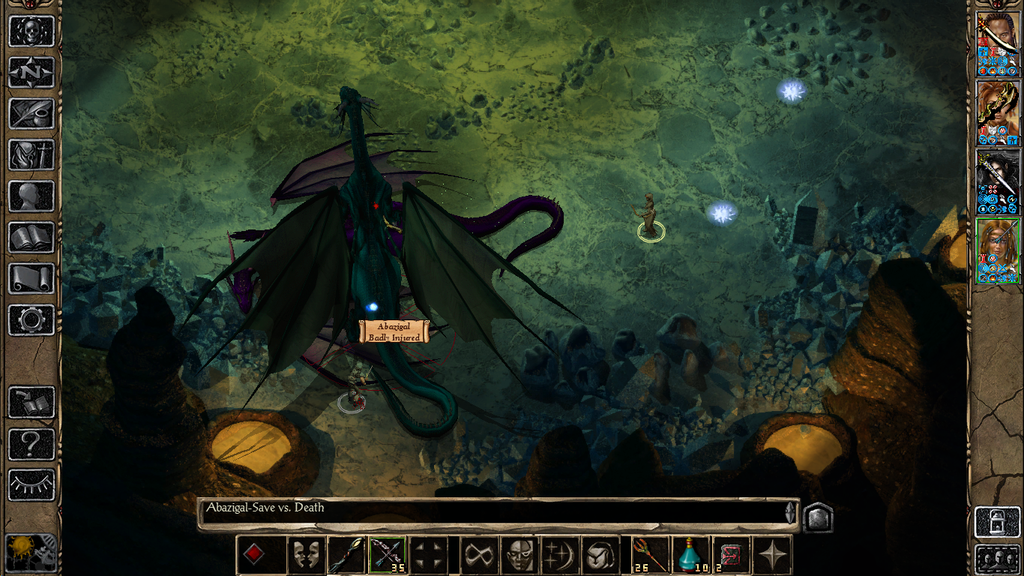
Task: Click the skull return-to-game button
Action: (31, 31)
